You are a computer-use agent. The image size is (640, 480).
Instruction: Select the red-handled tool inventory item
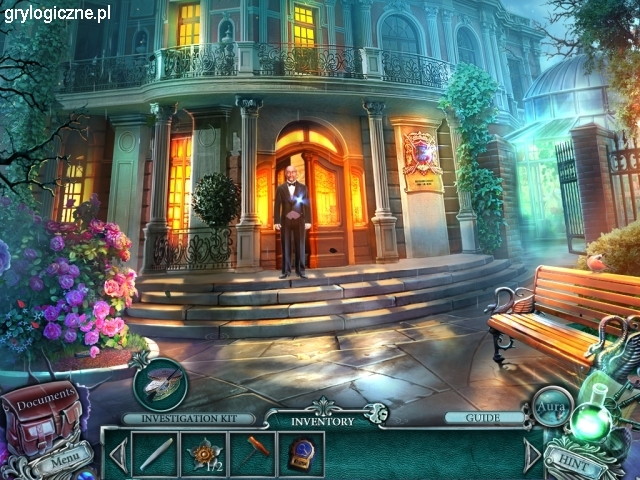[252, 451]
